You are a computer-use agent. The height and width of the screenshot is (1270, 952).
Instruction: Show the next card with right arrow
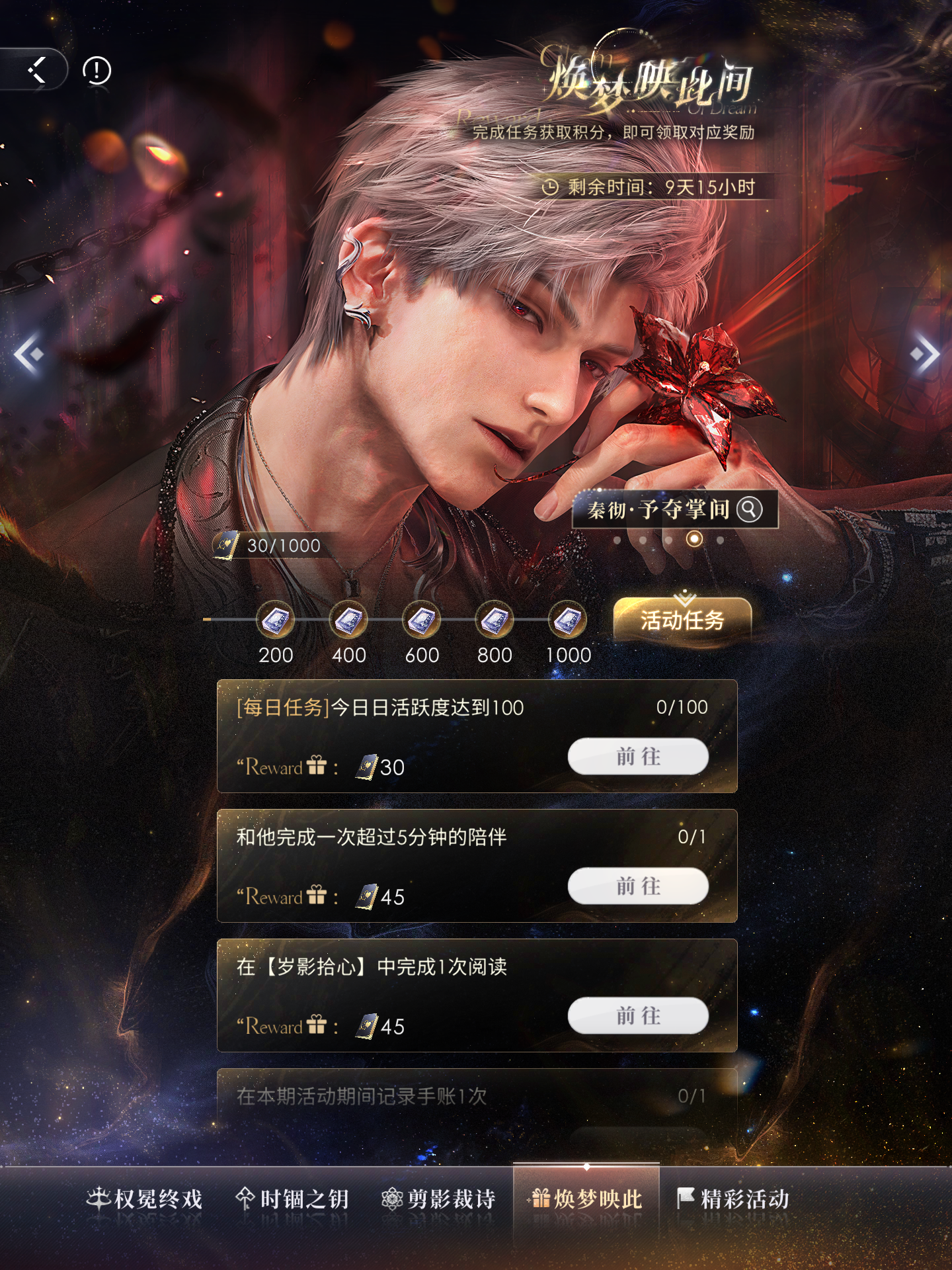click(x=924, y=354)
